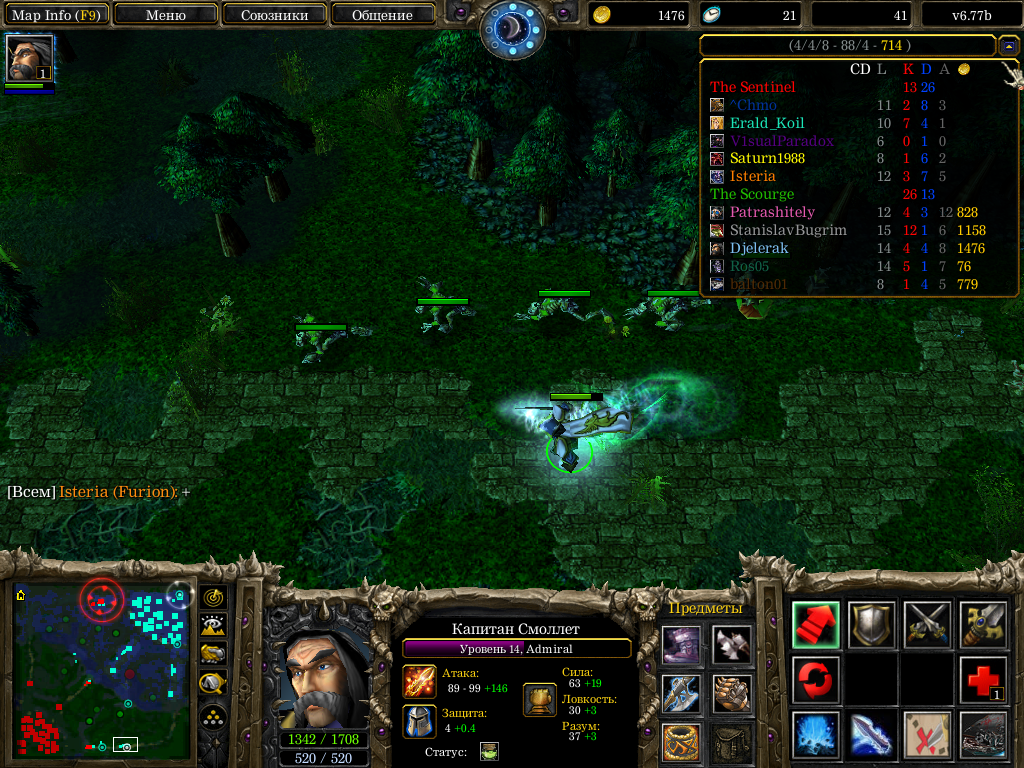Open the red cross skill learning menu

982,680
